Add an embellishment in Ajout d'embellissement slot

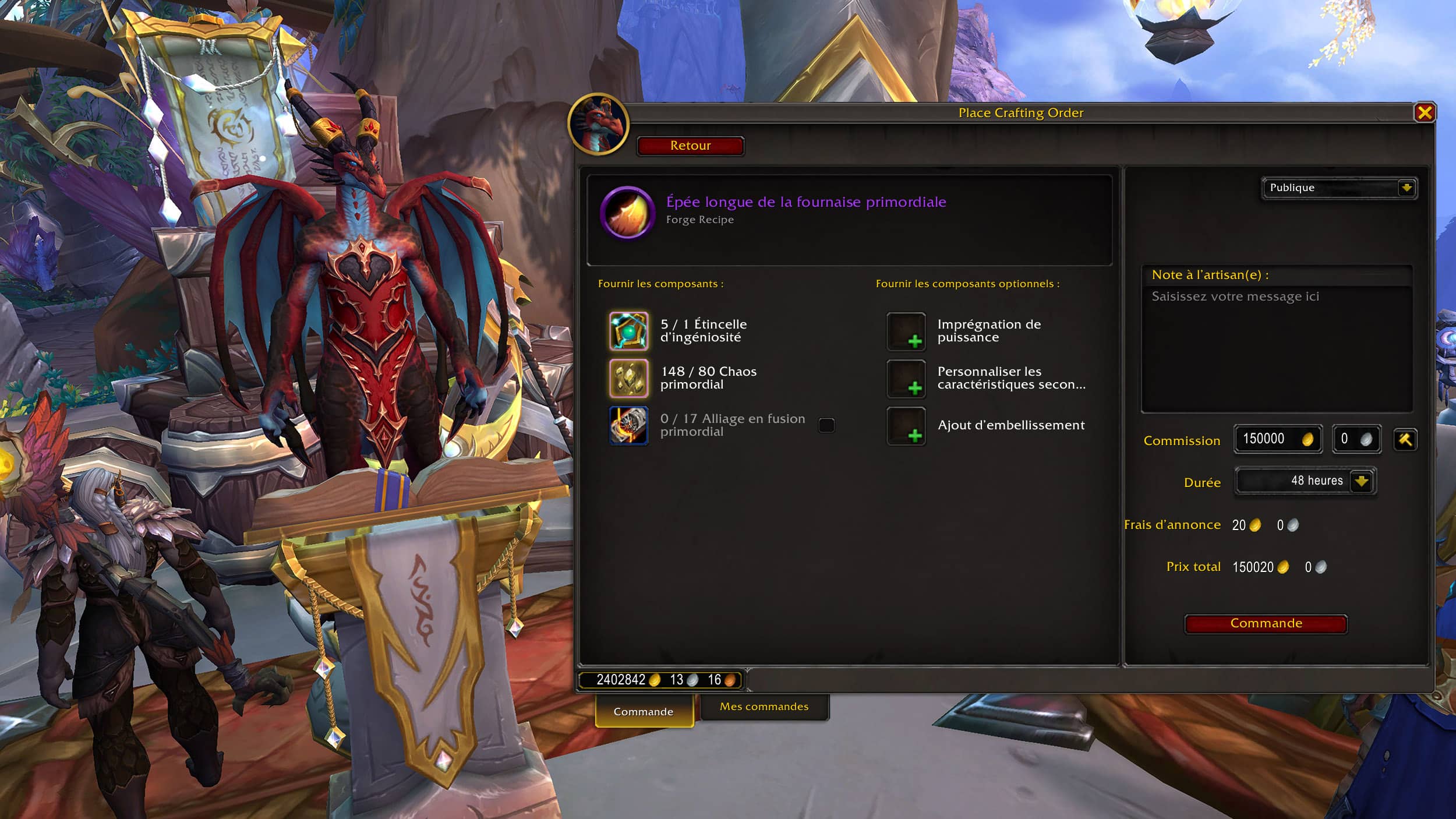pyautogui.click(x=906, y=426)
